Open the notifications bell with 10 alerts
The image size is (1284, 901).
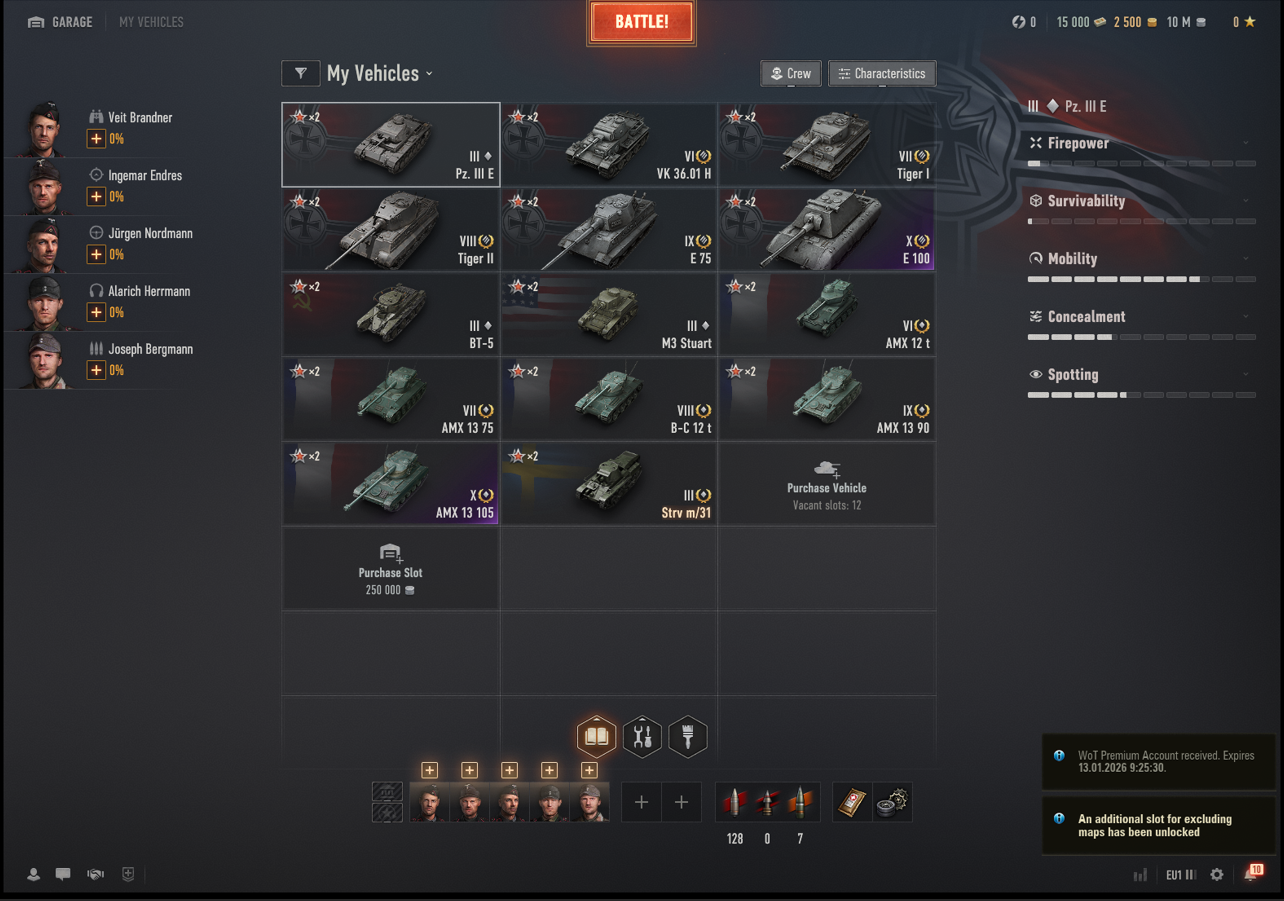tap(1252, 874)
